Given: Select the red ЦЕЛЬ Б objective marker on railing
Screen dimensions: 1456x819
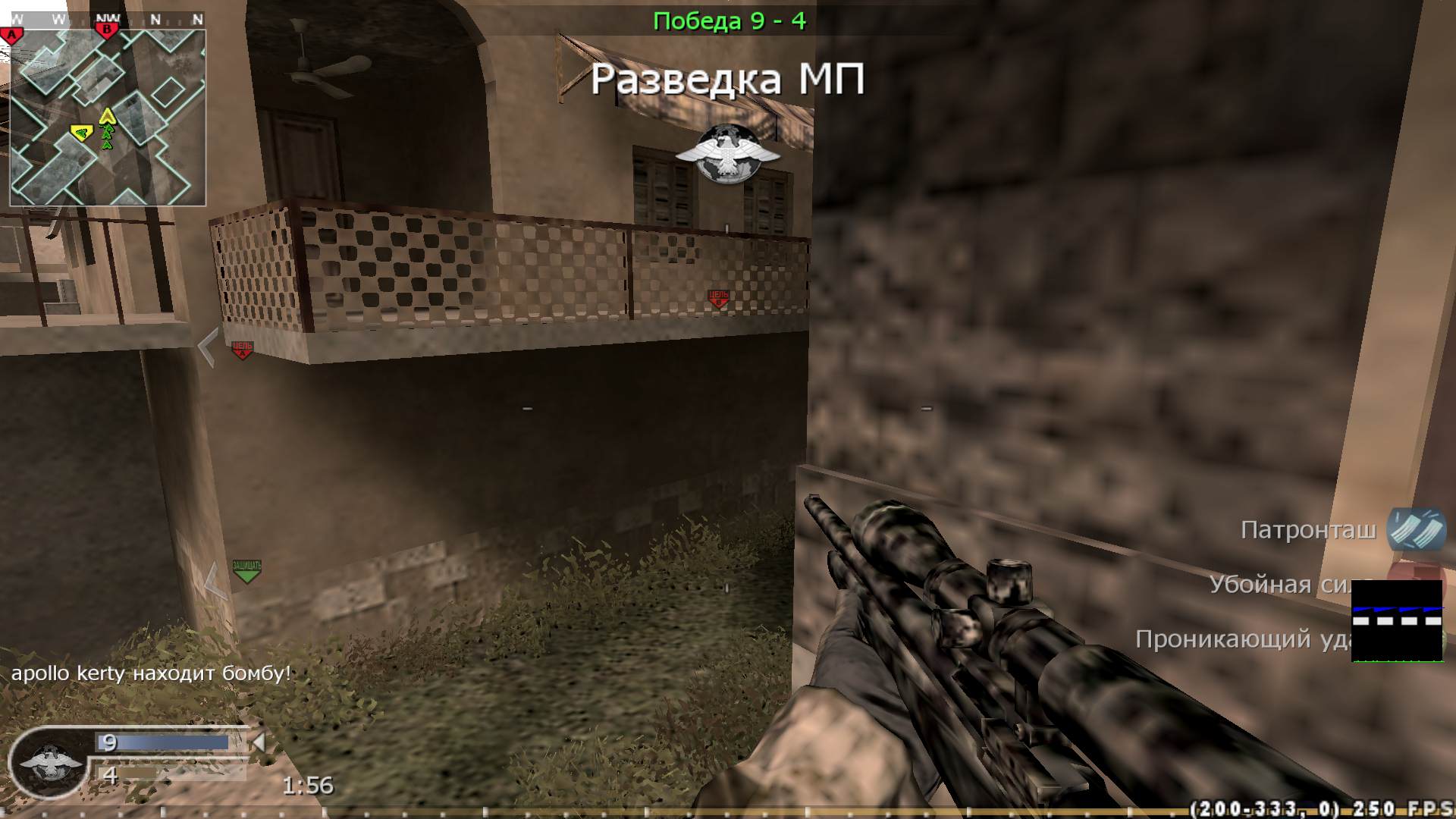Looking at the screenshot, I should (718, 300).
